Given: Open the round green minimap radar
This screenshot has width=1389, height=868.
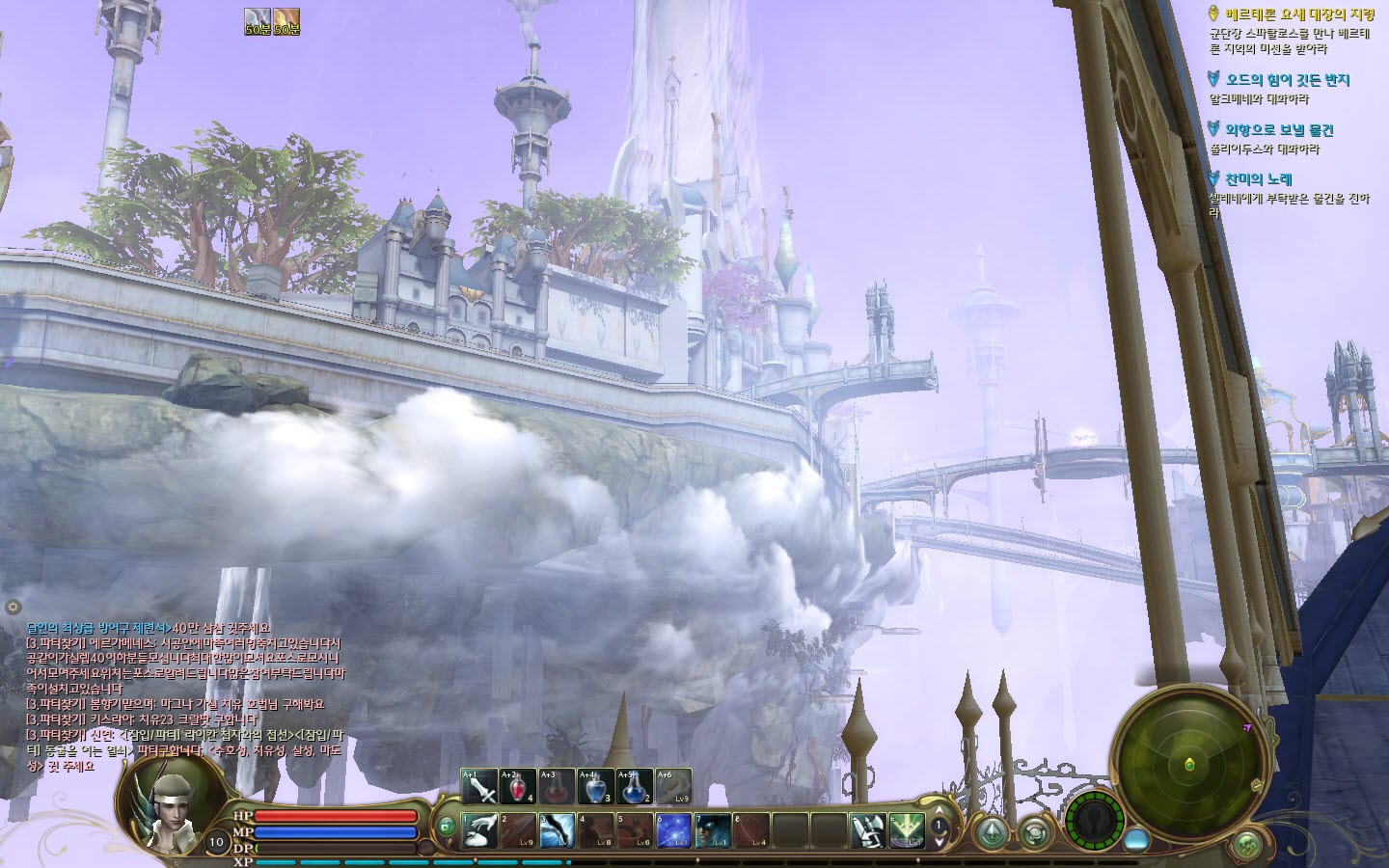Looking at the screenshot, I should [1188, 762].
